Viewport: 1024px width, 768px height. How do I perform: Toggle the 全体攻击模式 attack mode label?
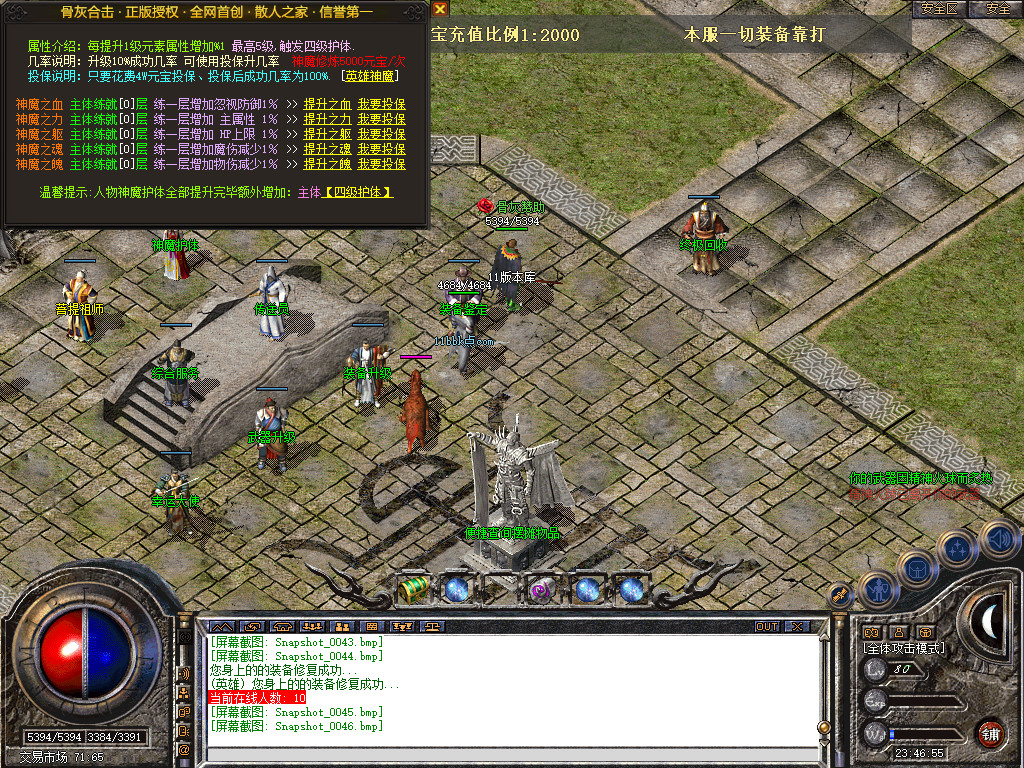[899, 648]
